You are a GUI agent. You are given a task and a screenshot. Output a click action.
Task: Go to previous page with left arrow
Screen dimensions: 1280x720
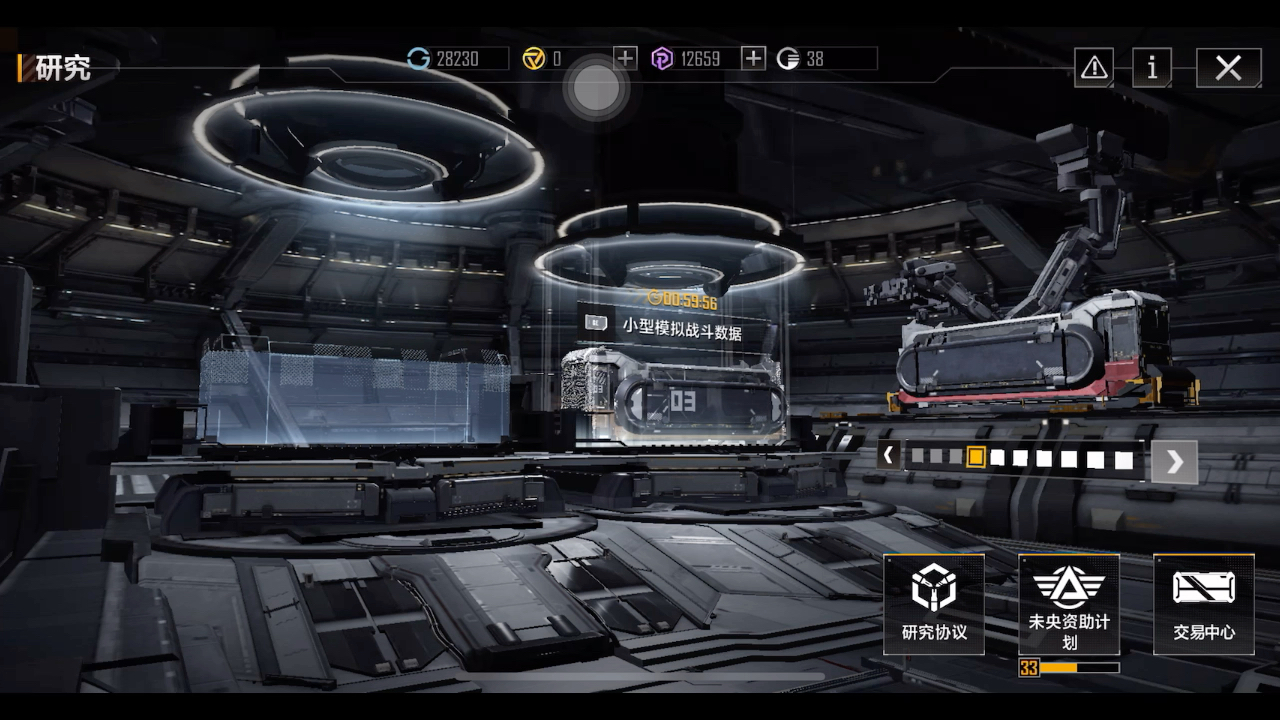888,456
